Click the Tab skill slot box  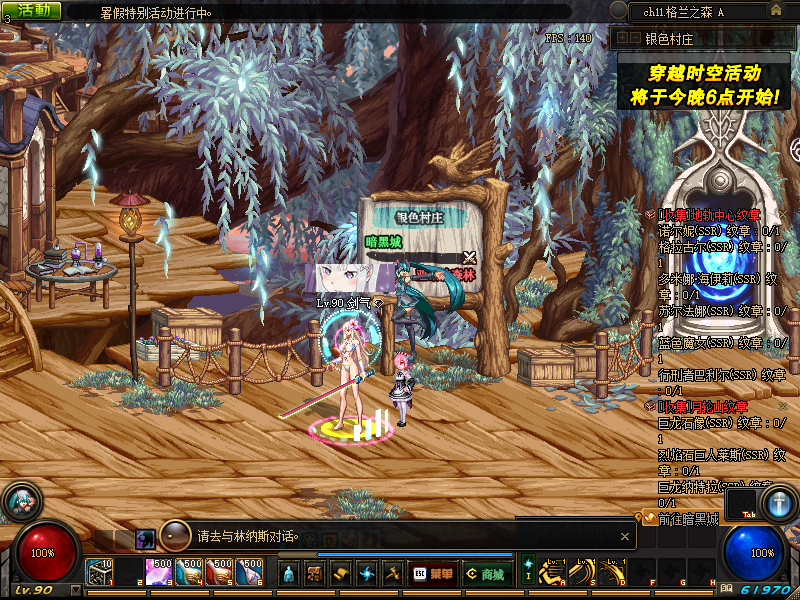tap(741, 503)
